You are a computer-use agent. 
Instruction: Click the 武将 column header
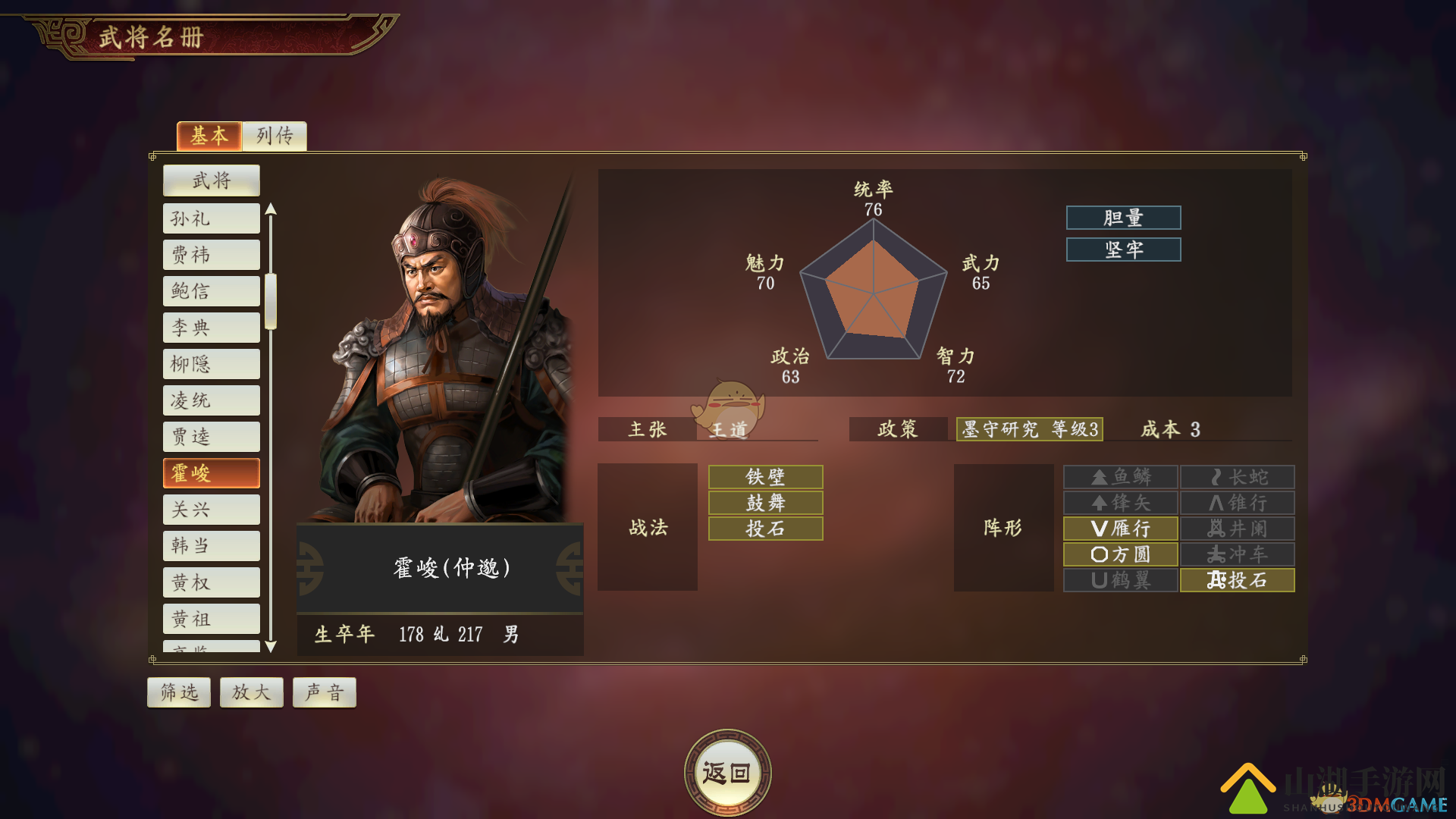pos(211,180)
